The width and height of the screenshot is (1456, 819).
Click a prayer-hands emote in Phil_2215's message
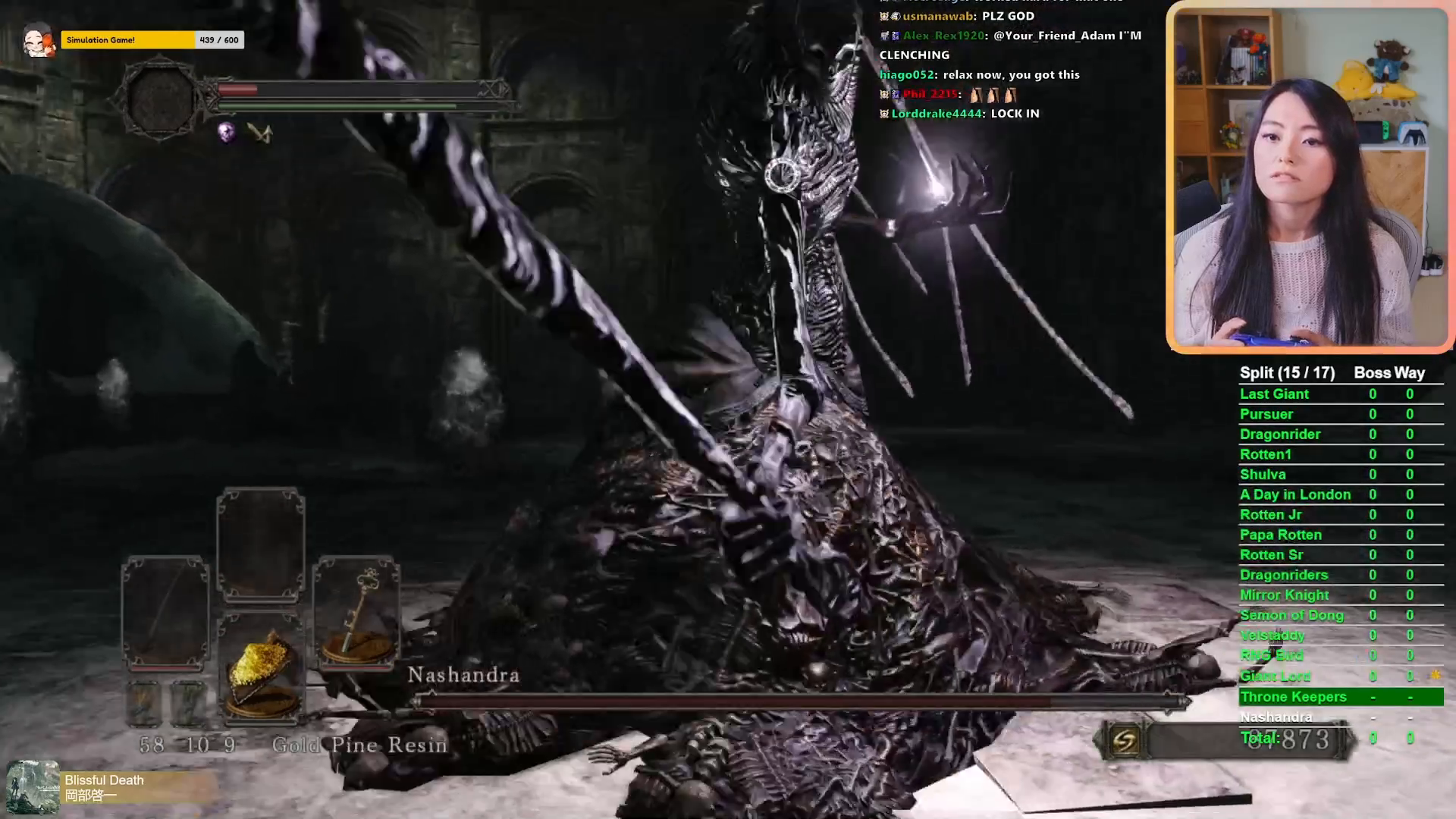tap(977, 95)
